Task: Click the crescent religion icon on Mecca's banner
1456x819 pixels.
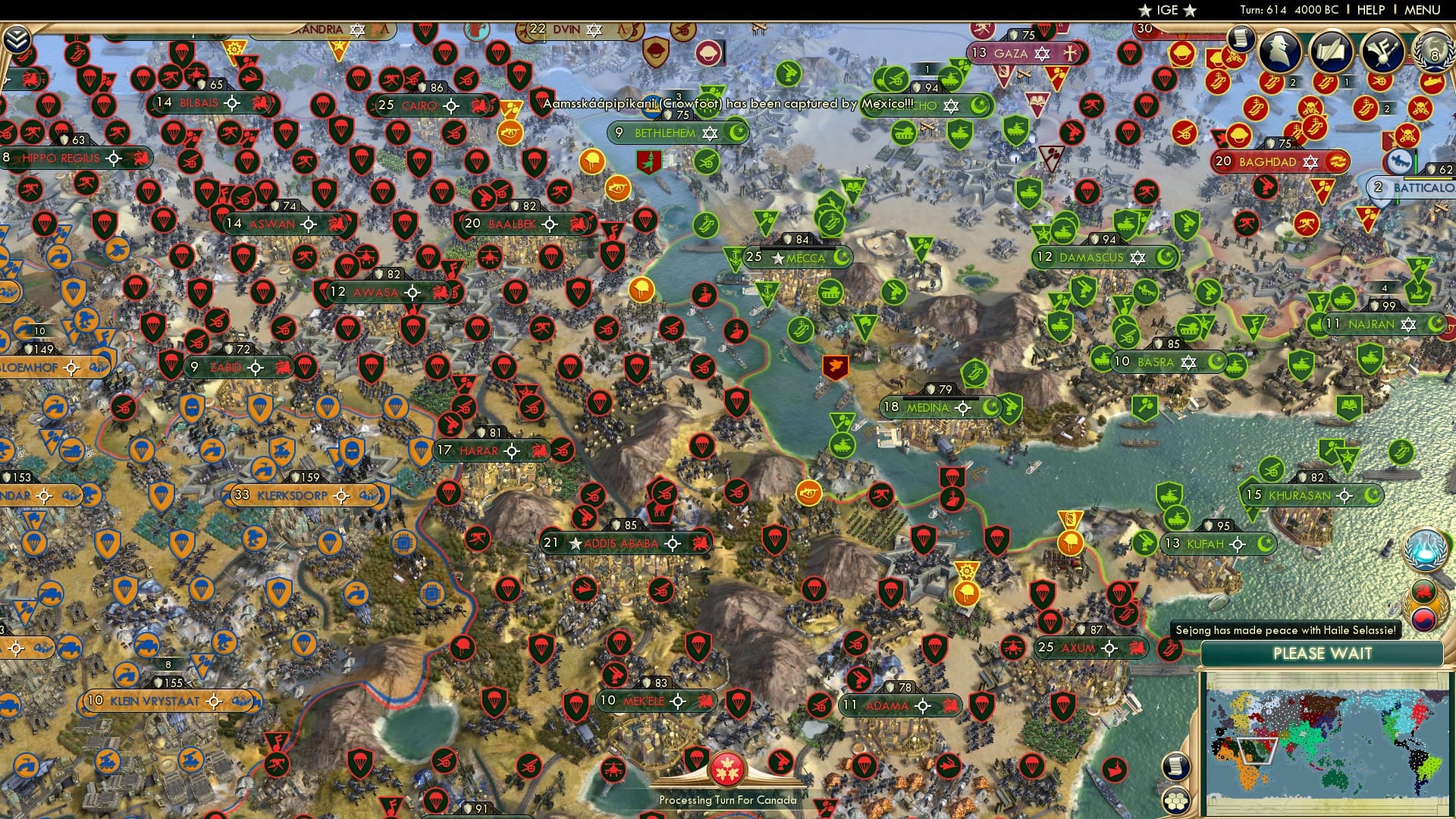Action: (840, 257)
